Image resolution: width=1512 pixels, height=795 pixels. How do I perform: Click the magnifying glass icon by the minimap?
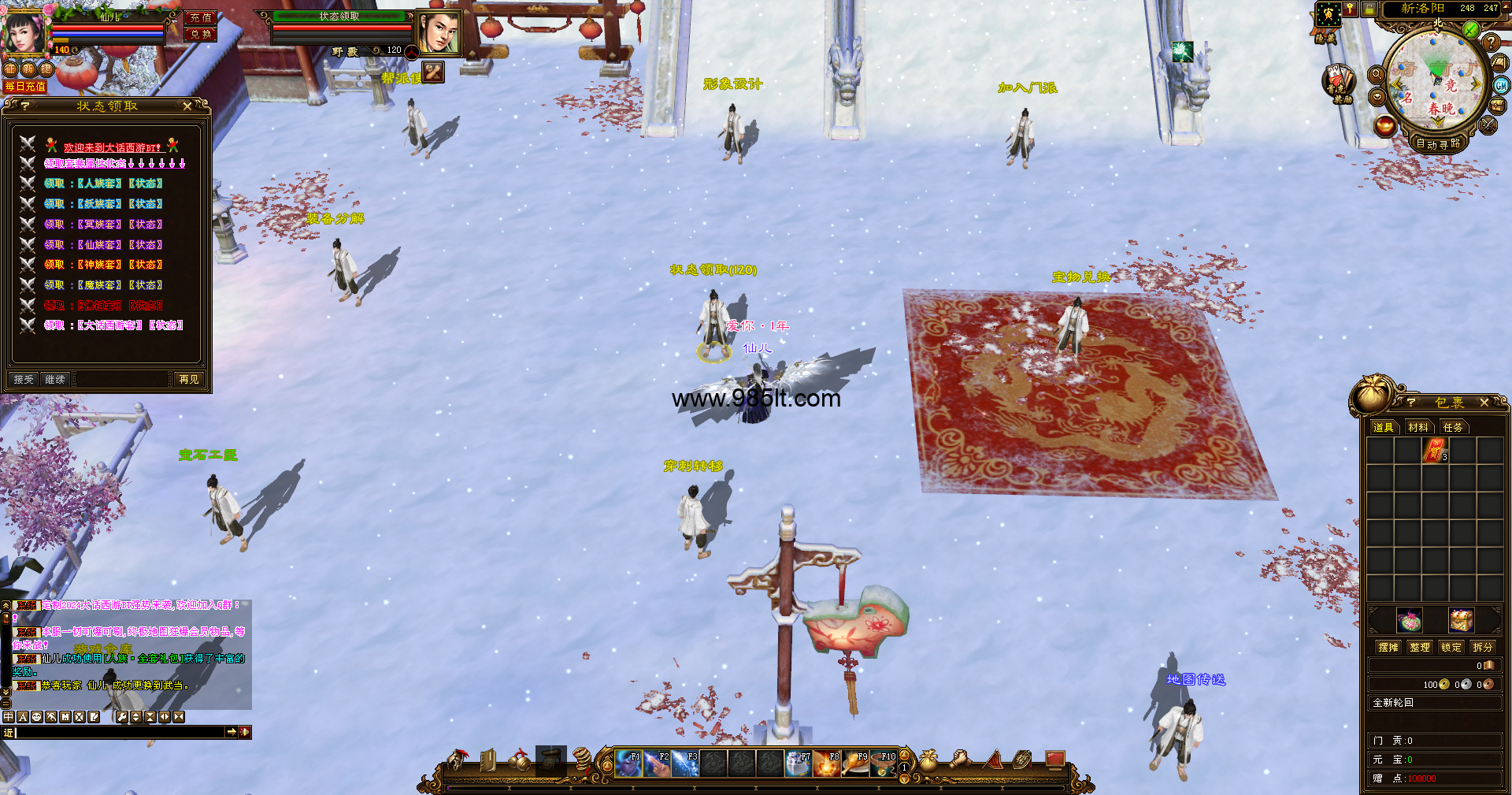coord(1377,75)
